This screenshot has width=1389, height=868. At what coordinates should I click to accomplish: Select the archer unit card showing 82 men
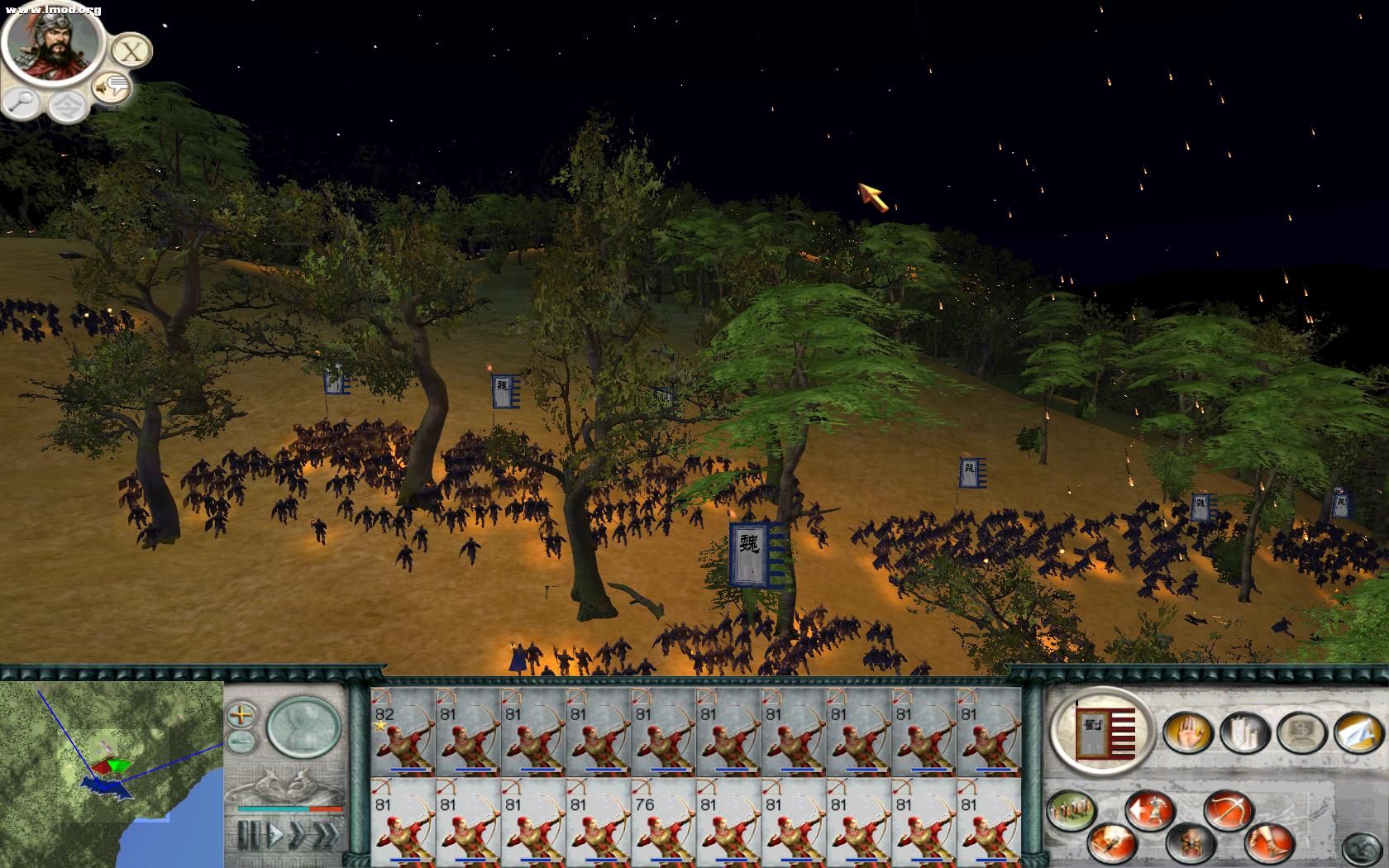point(403,732)
